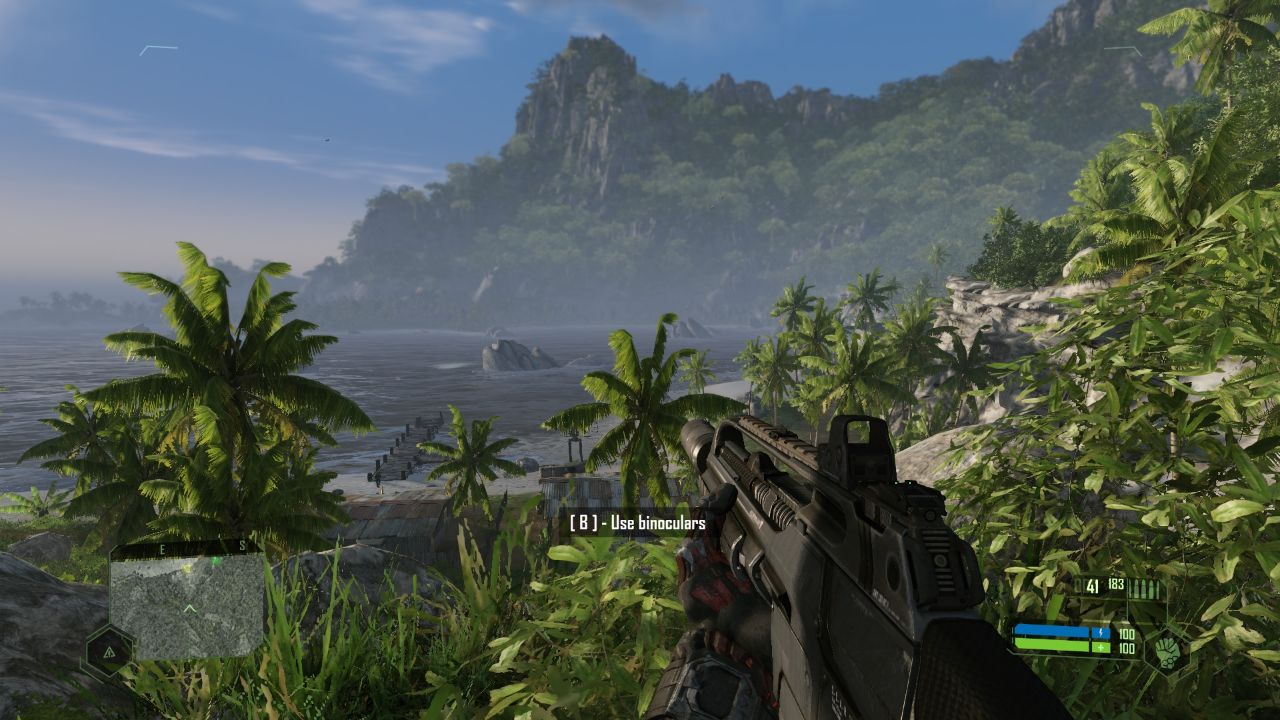Click the bullet magazine indicator icons

(x=1144, y=588)
